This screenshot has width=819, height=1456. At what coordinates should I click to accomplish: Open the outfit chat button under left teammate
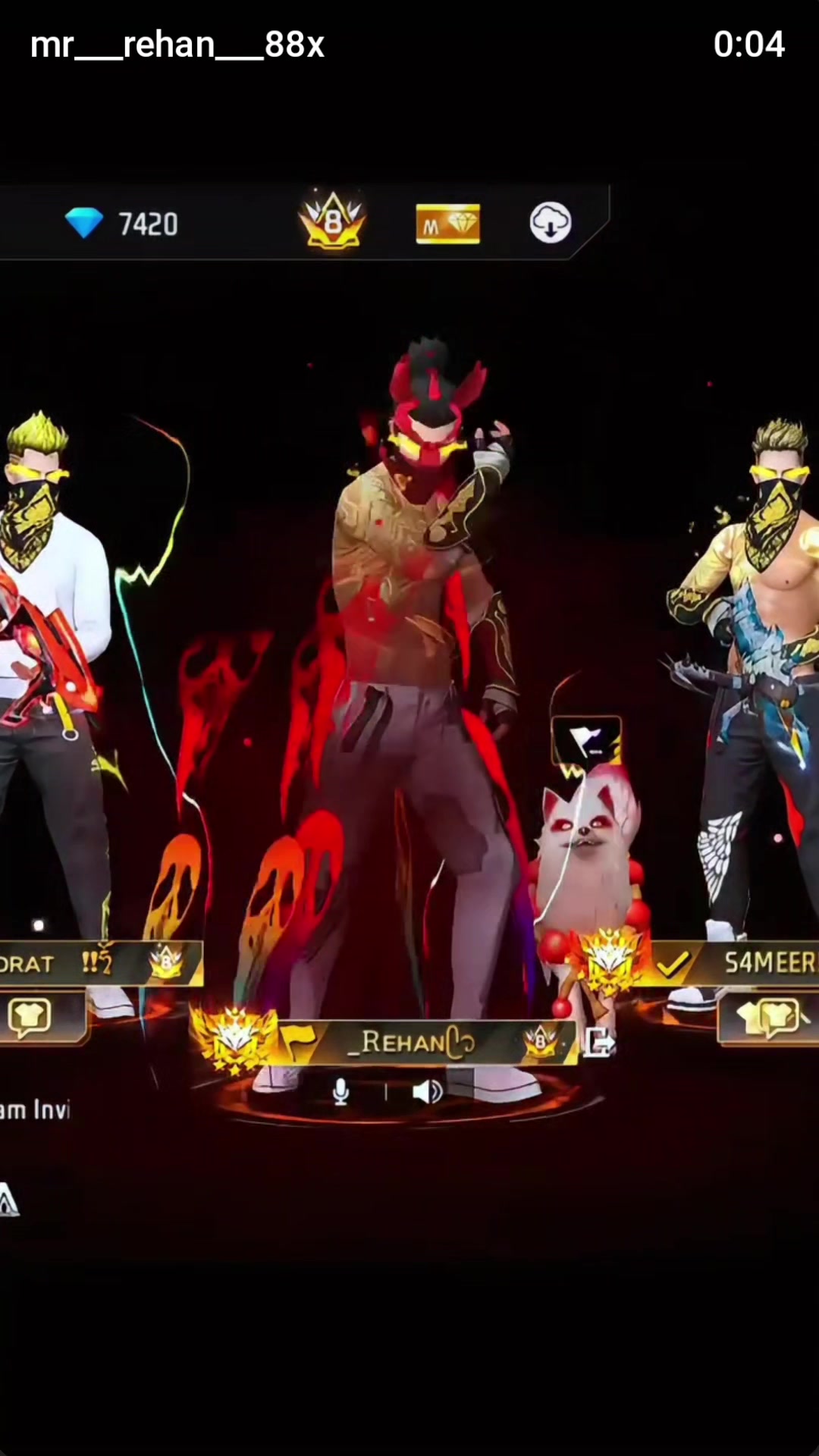(x=30, y=1016)
